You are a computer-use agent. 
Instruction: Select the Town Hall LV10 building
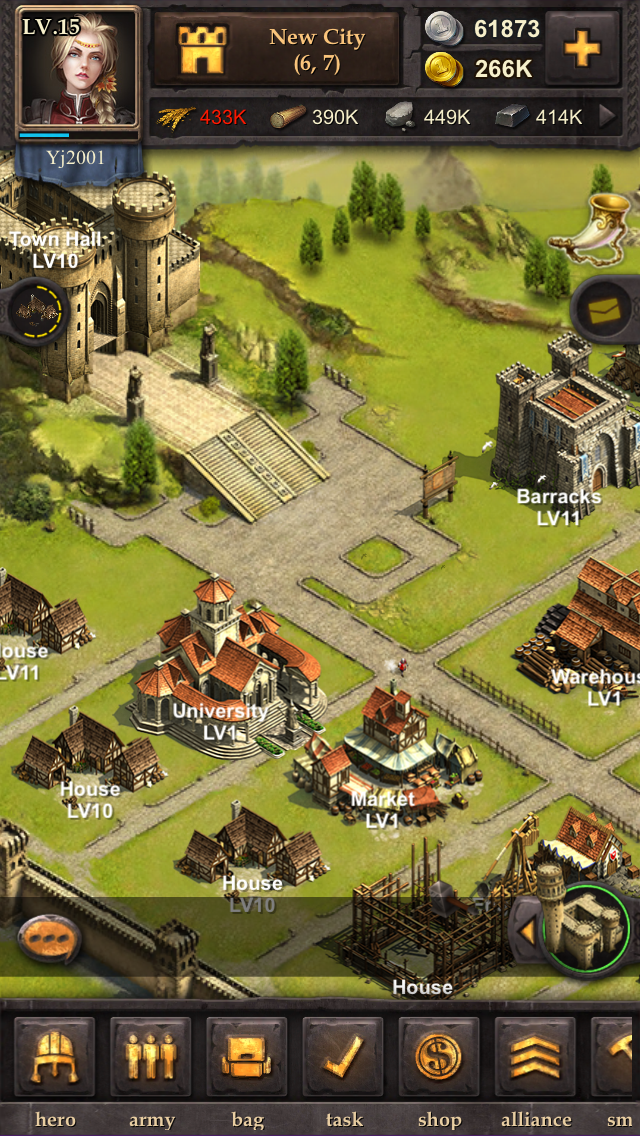coord(90,290)
